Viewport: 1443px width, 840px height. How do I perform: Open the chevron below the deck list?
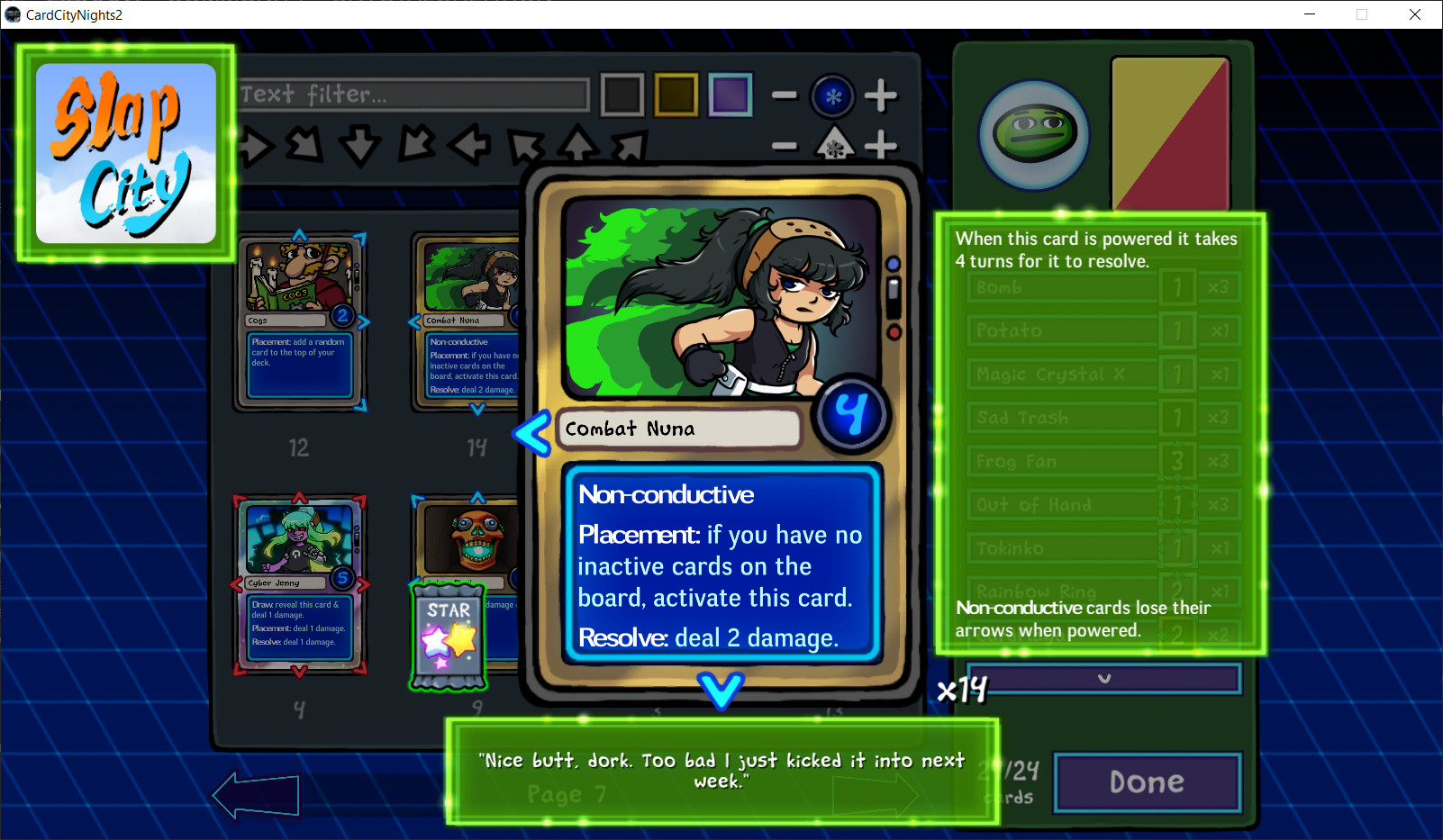[x=1105, y=680]
